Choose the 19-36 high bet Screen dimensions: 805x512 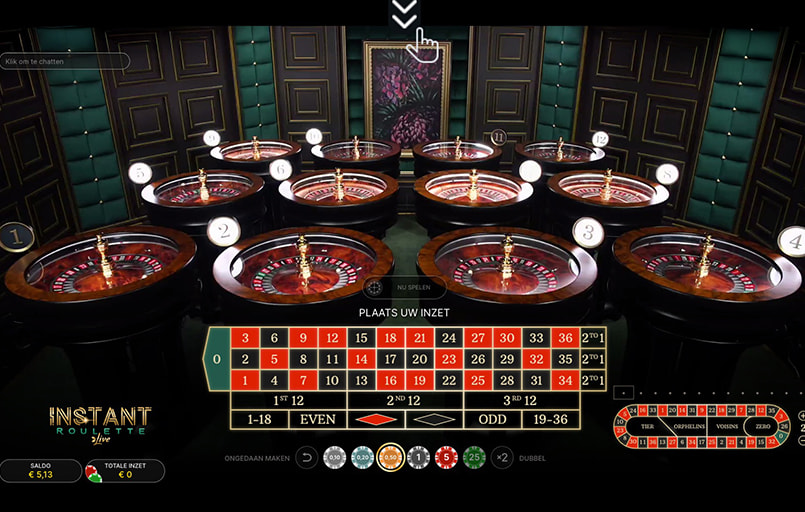point(550,420)
